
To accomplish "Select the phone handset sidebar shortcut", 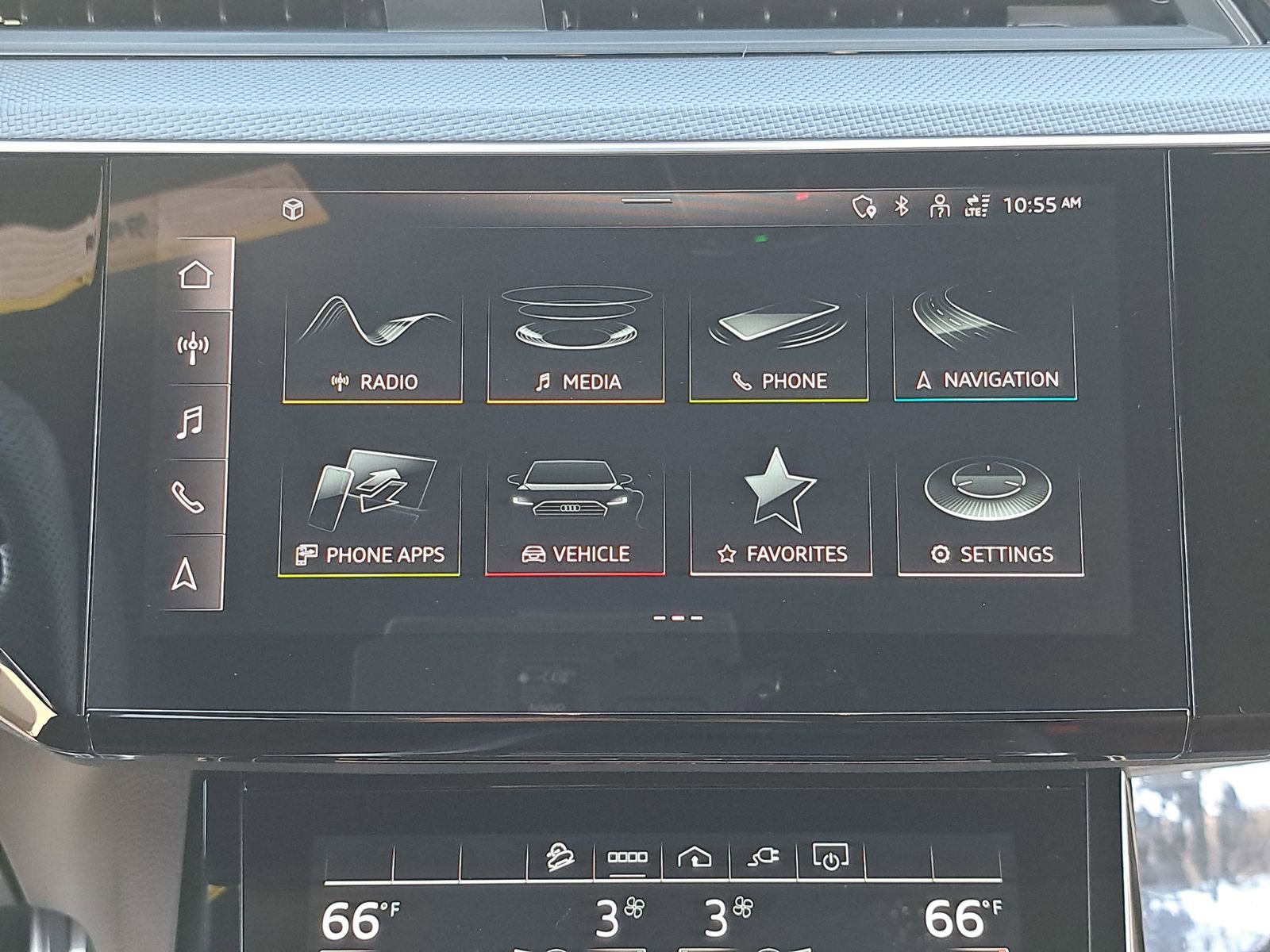I will pyautogui.click(x=188, y=497).
